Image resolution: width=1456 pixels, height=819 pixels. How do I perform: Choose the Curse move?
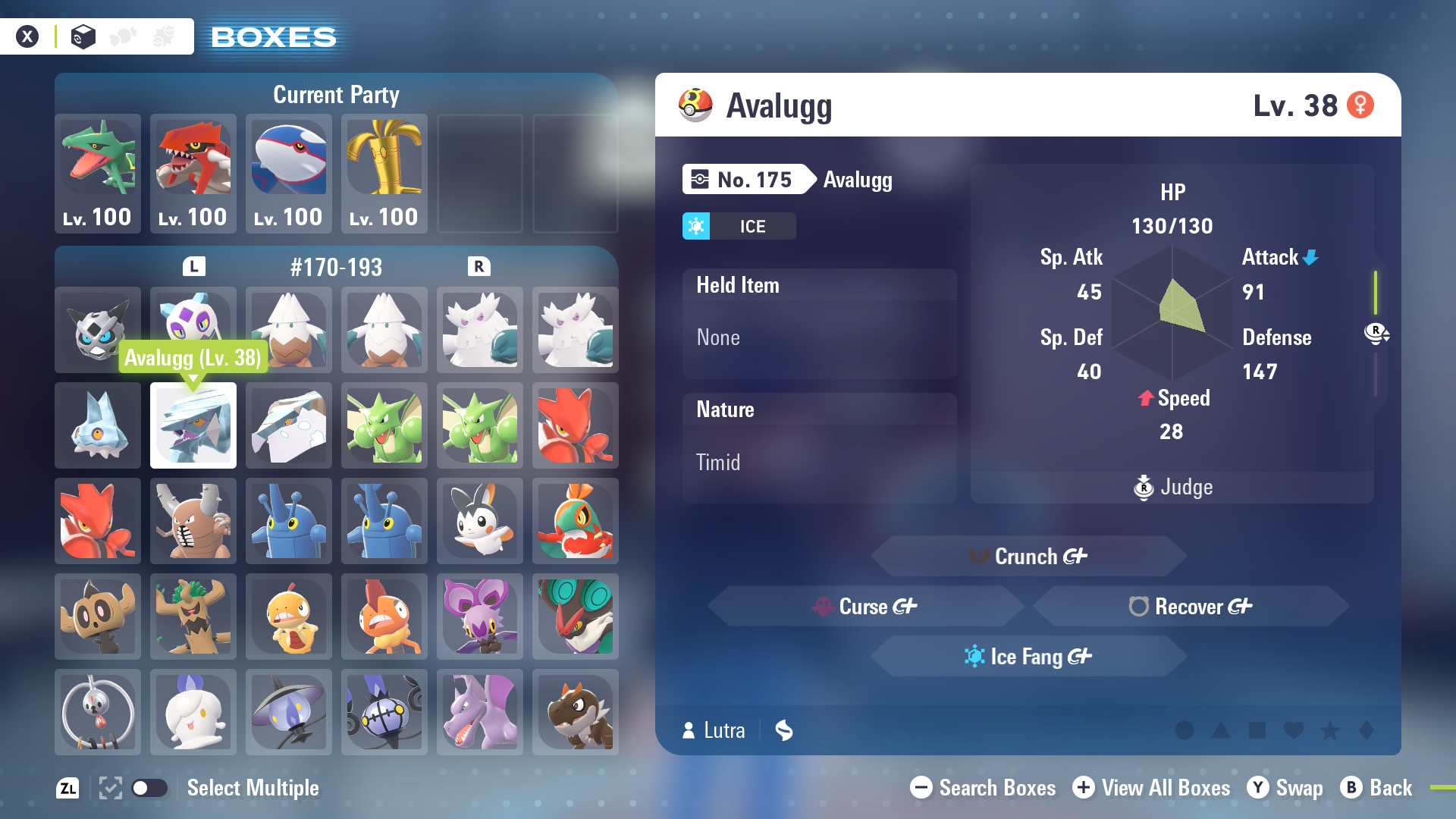tap(866, 607)
